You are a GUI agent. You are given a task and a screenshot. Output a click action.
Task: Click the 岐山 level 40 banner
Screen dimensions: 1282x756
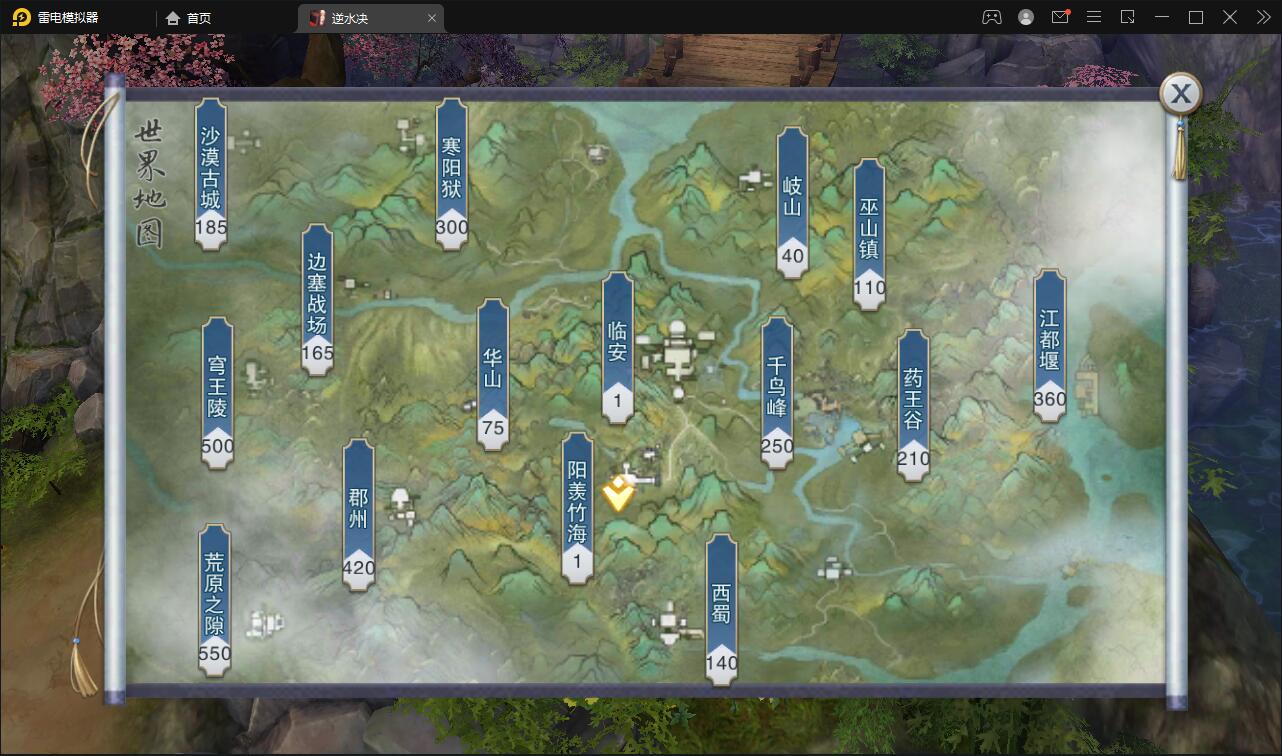click(x=793, y=201)
